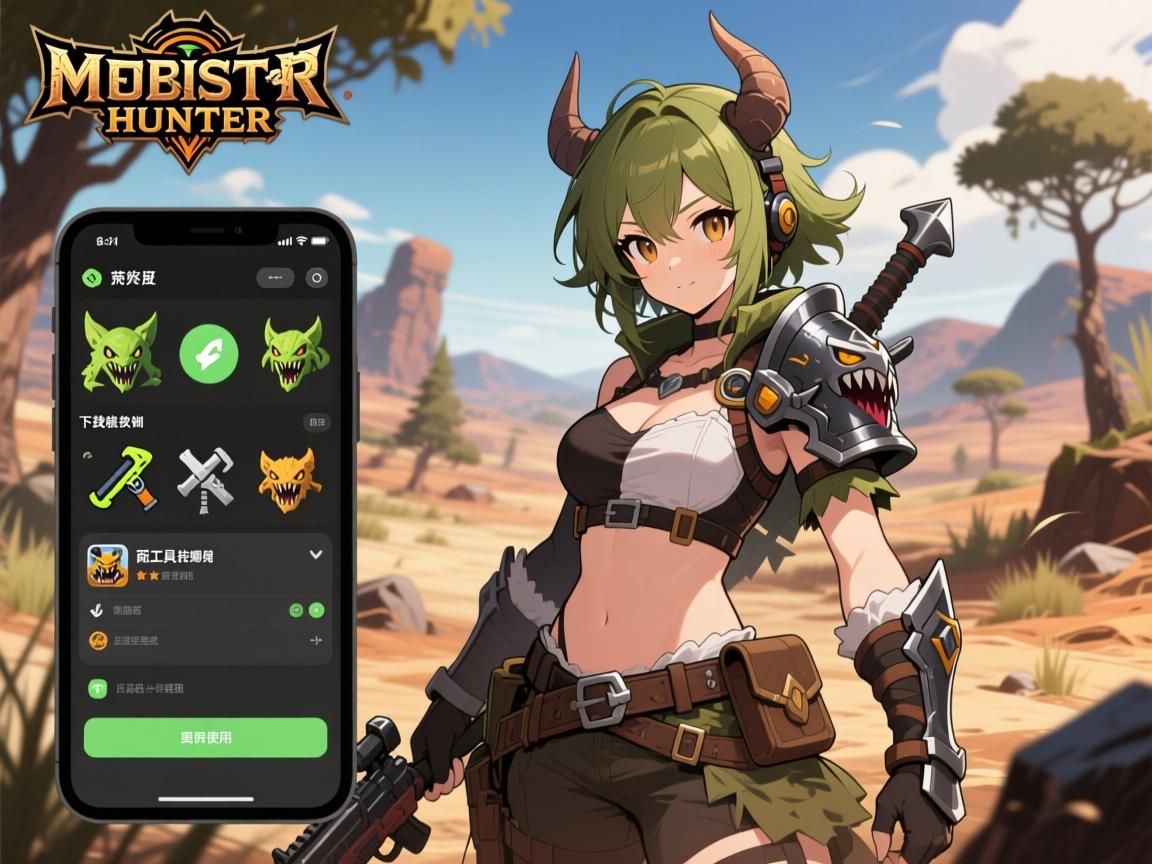Expand the monster app card chevron
Image resolution: width=1152 pixels, height=864 pixels.
pos(316,554)
